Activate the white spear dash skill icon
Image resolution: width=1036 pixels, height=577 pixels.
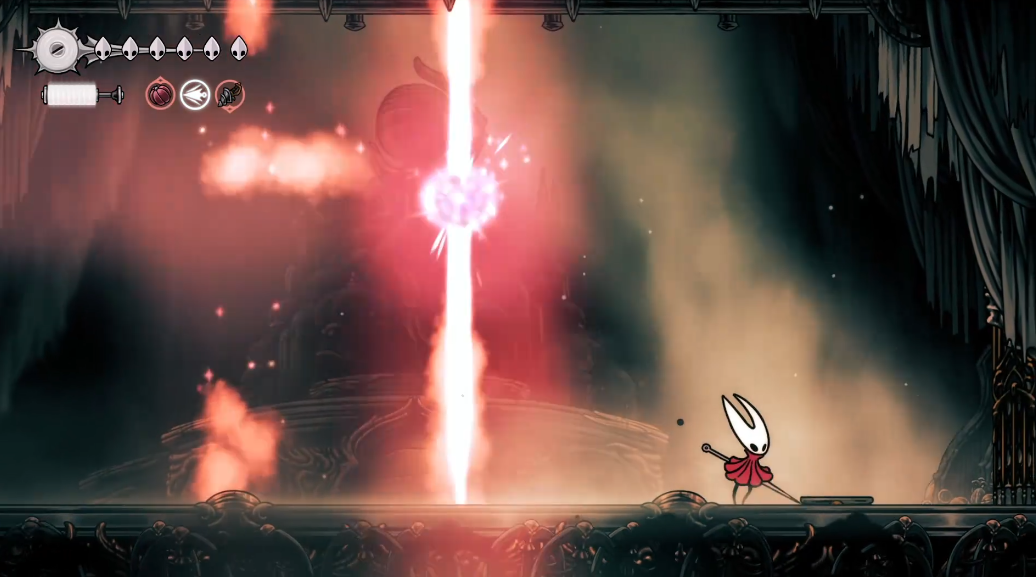195,95
